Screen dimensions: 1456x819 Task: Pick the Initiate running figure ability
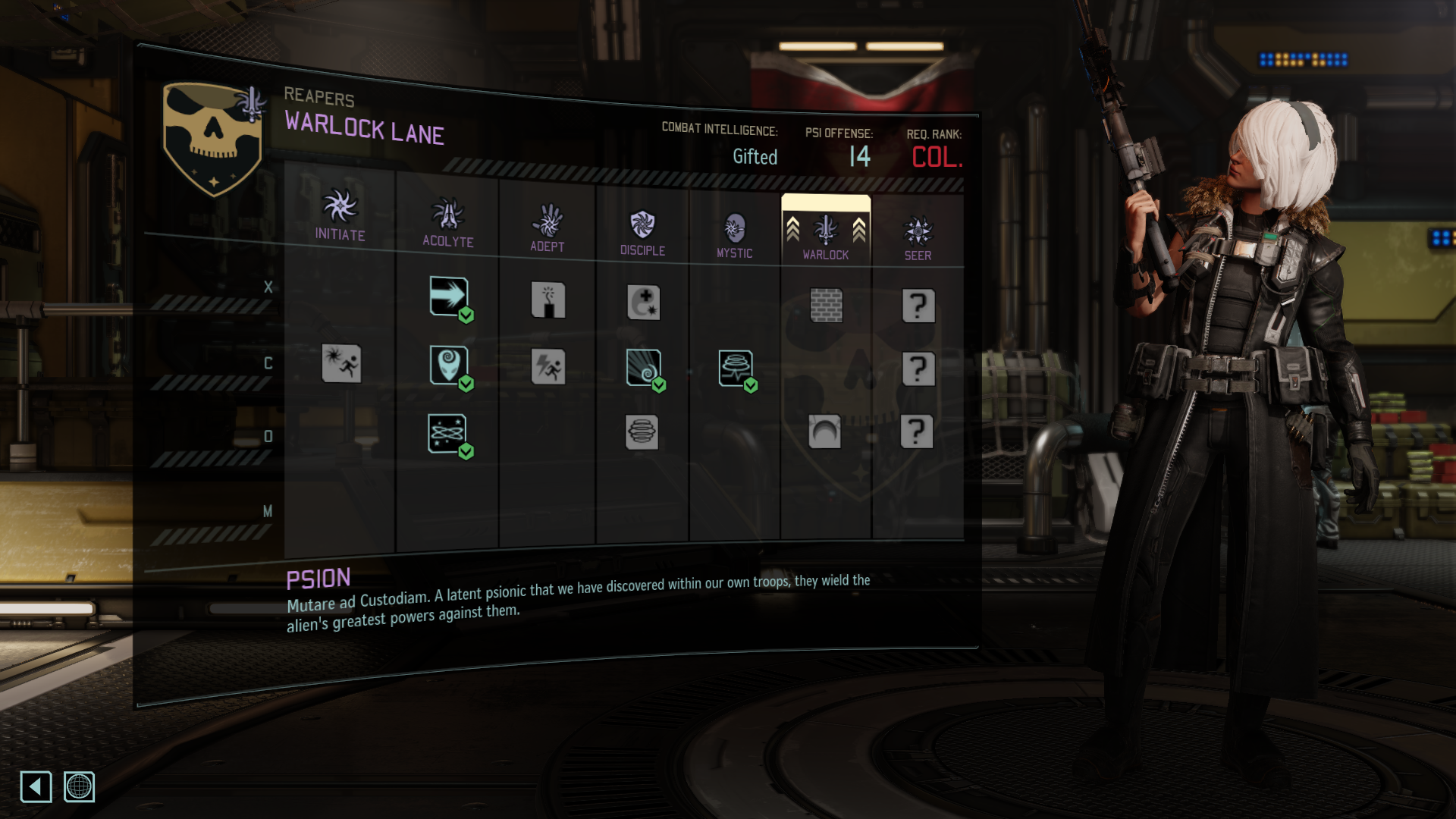(341, 363)
